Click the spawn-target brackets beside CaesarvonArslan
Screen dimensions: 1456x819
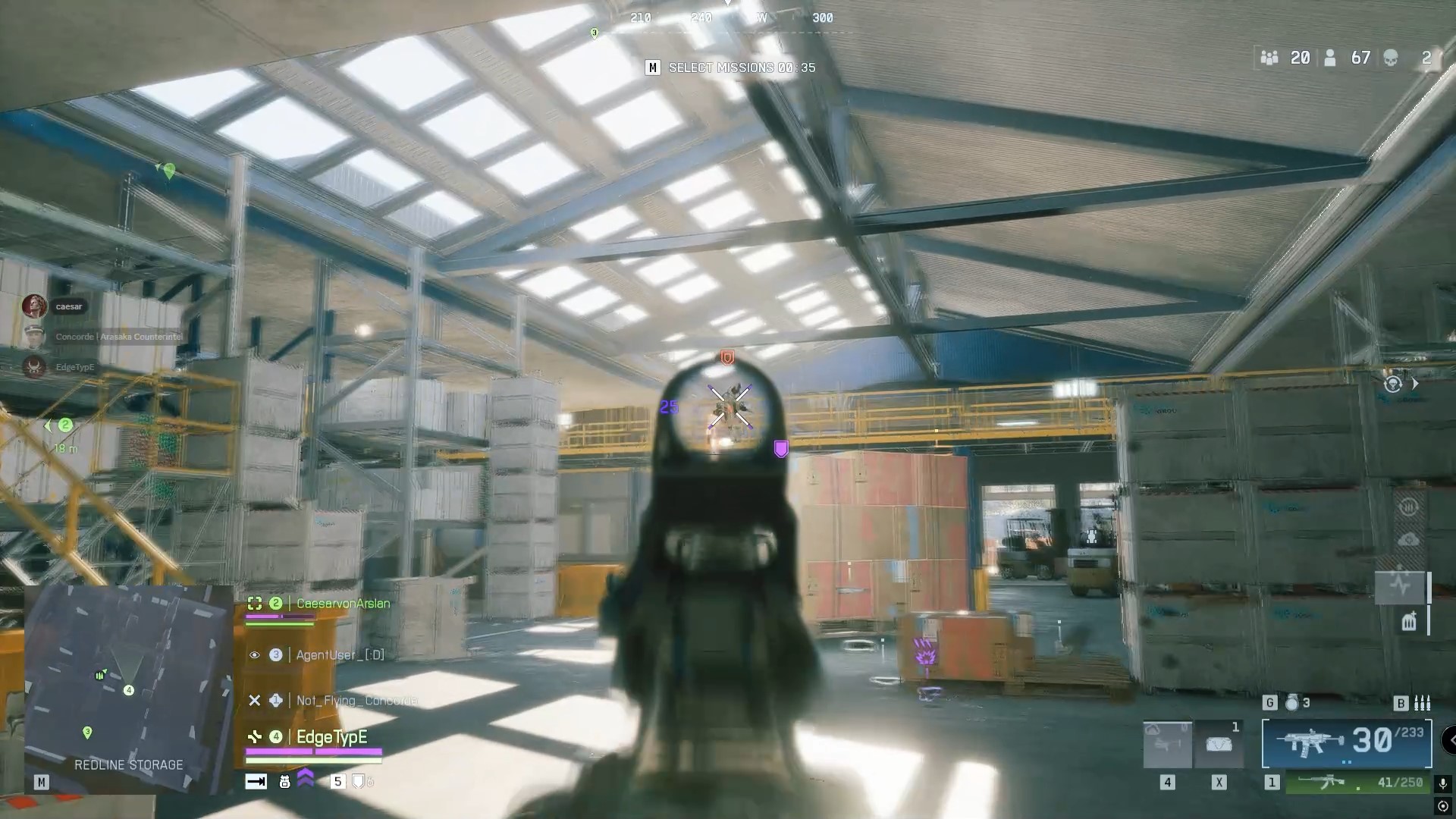(x=255, y=604)
